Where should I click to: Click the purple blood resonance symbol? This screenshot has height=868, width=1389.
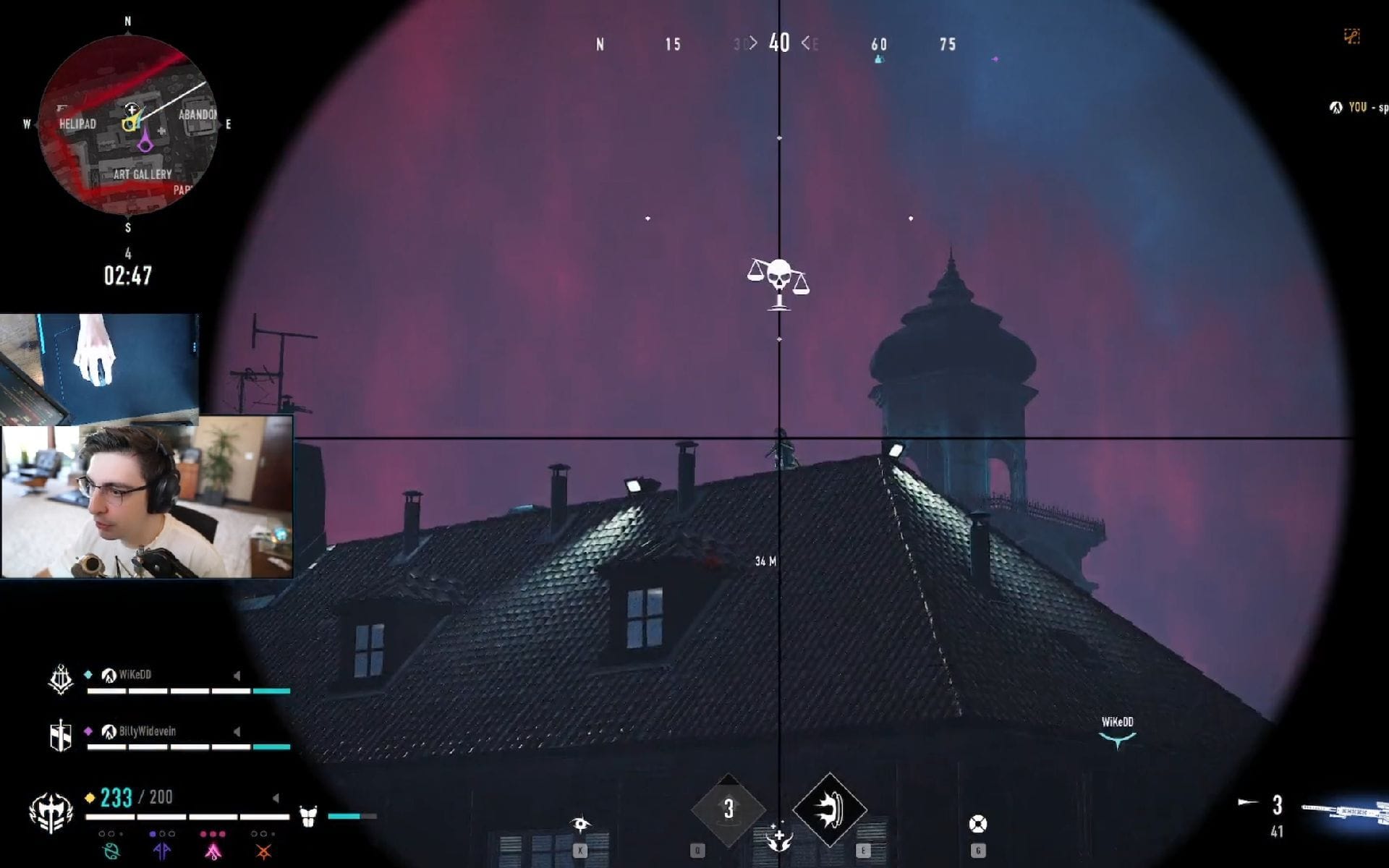coord(162,851)
